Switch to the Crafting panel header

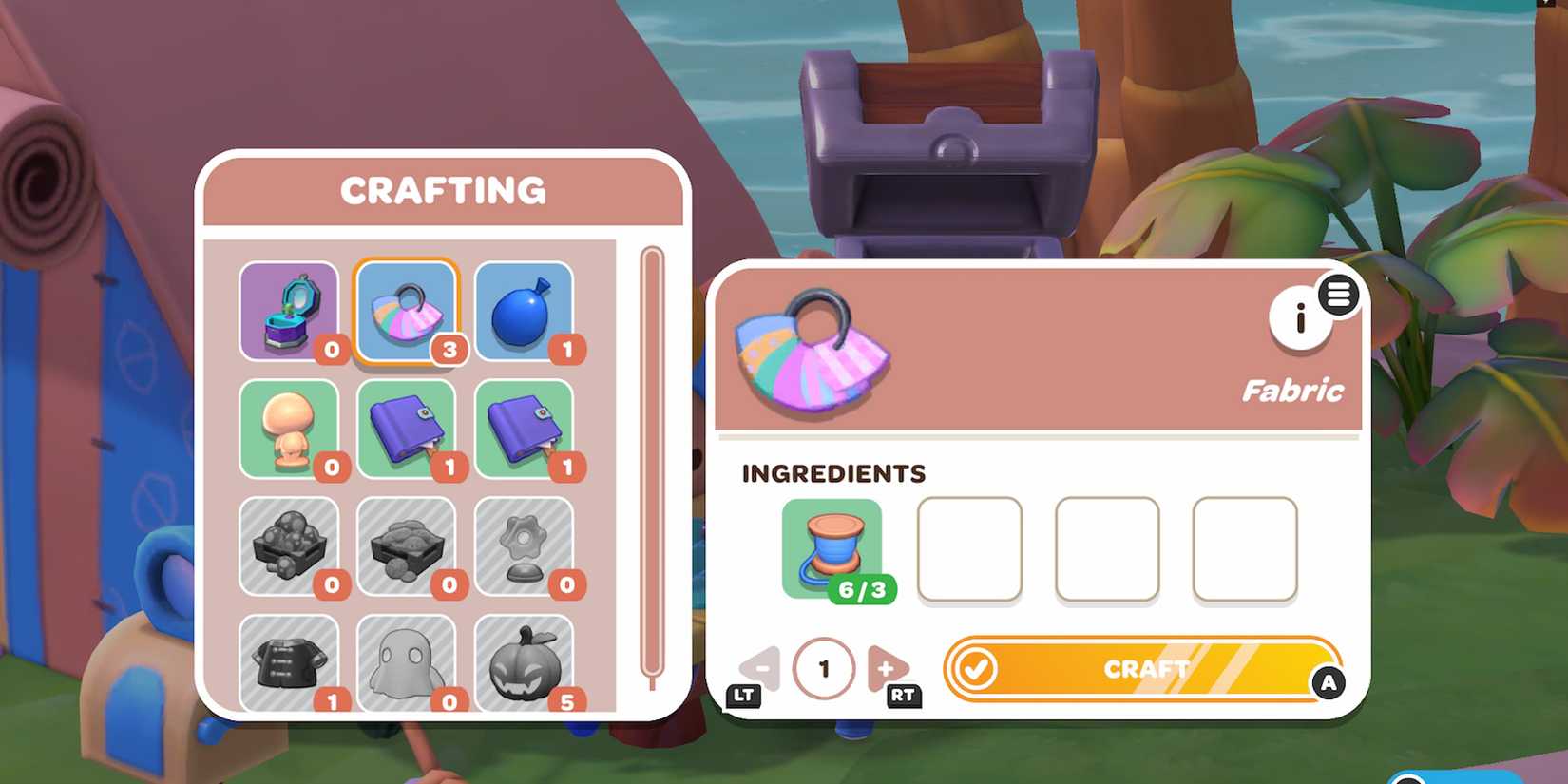pos(443,190)
